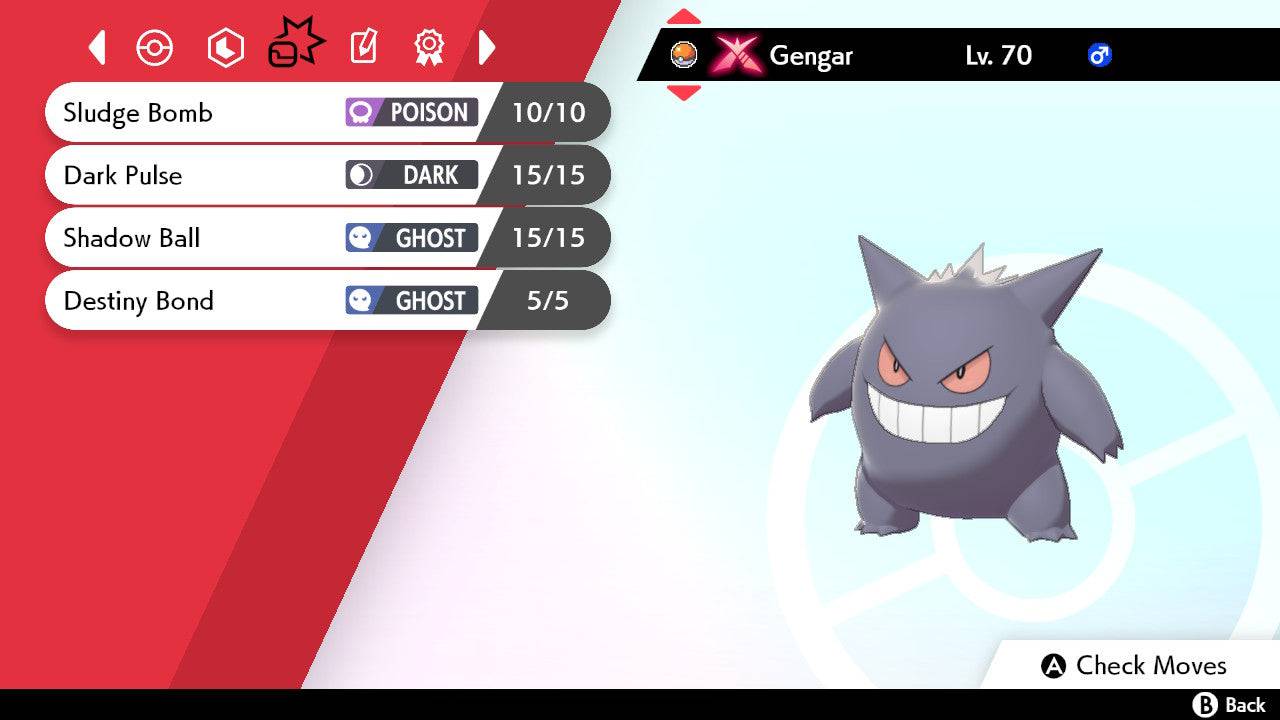Open the hexagonal stats tab icon
The width and height of the screenshot is (1280, 720).
[225, 47]
